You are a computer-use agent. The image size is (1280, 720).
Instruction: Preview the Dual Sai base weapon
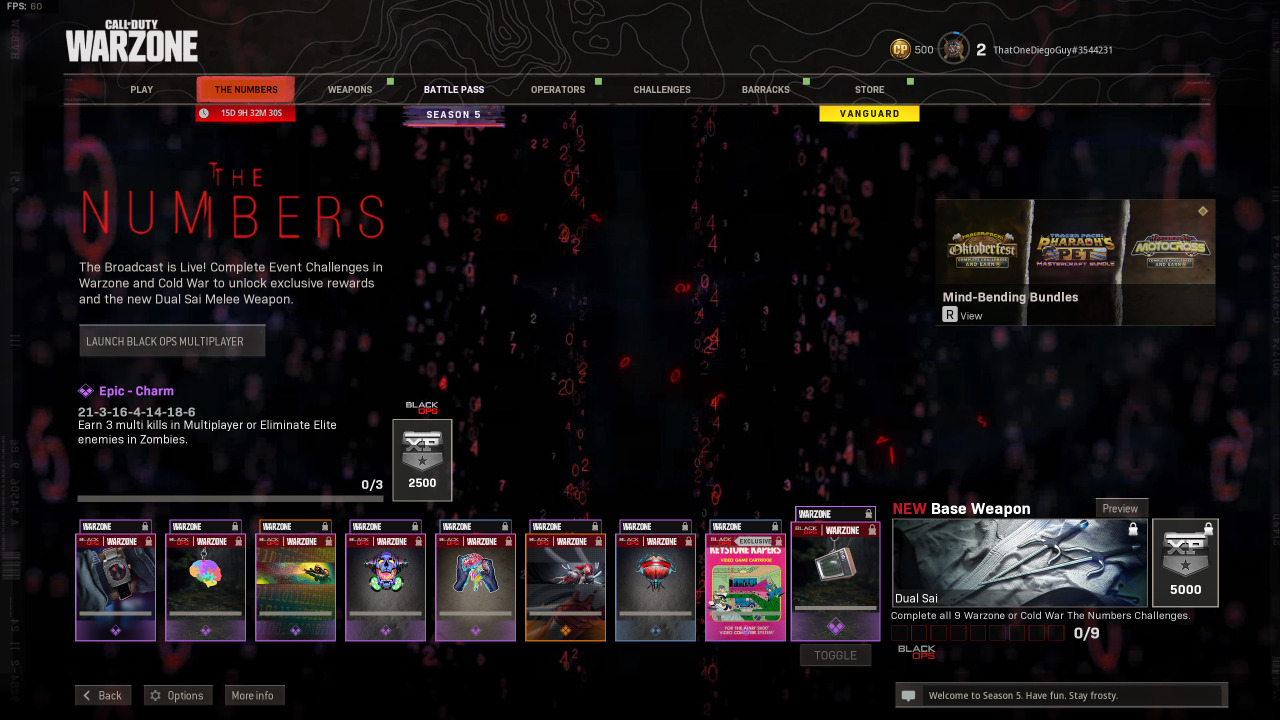(x=1121, y=508)
